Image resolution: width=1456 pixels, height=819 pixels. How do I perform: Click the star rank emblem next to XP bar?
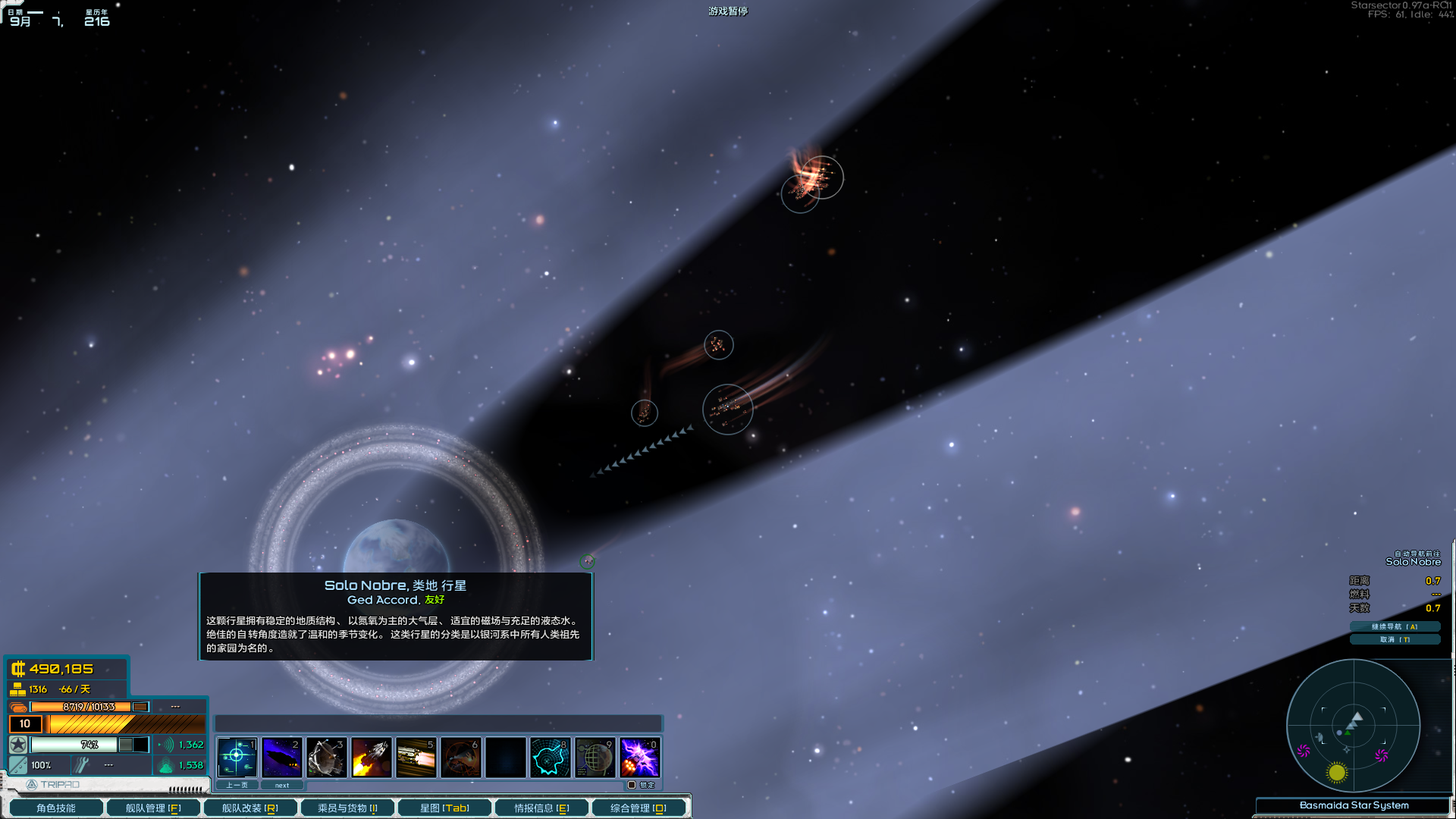coord(17,745)
